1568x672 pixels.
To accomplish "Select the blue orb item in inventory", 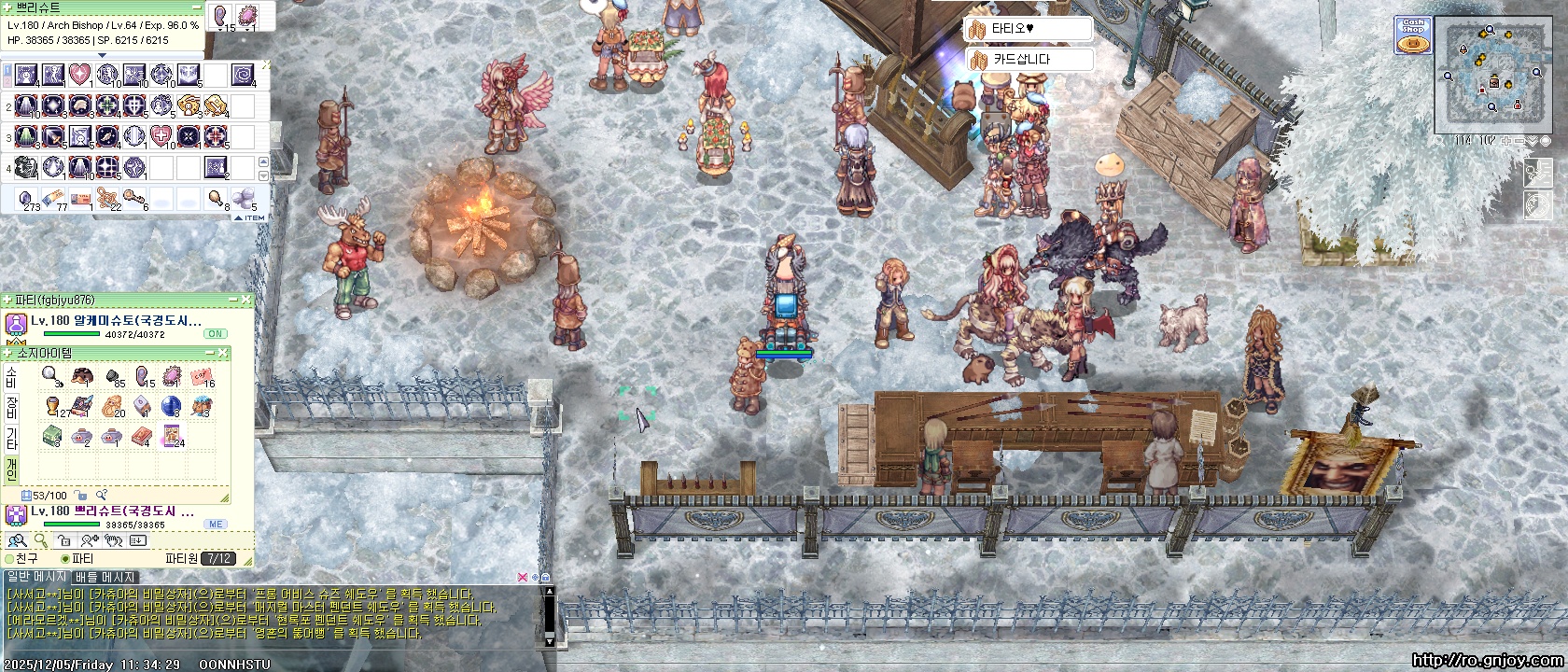I will tap(171, 406).
